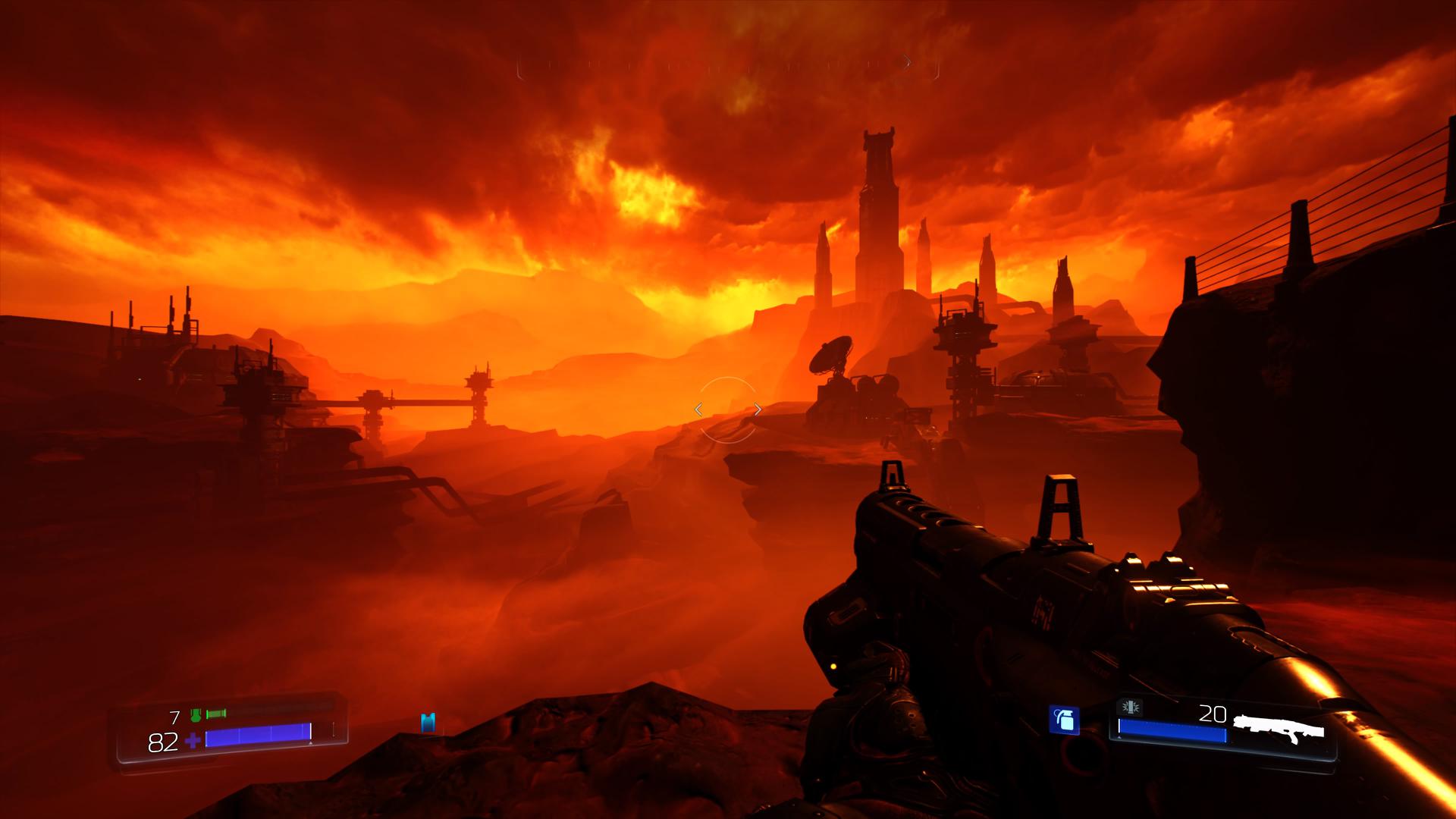Click the thin vertical gauge beside the health bar
1456x819 pixels.
pos(334,730)
